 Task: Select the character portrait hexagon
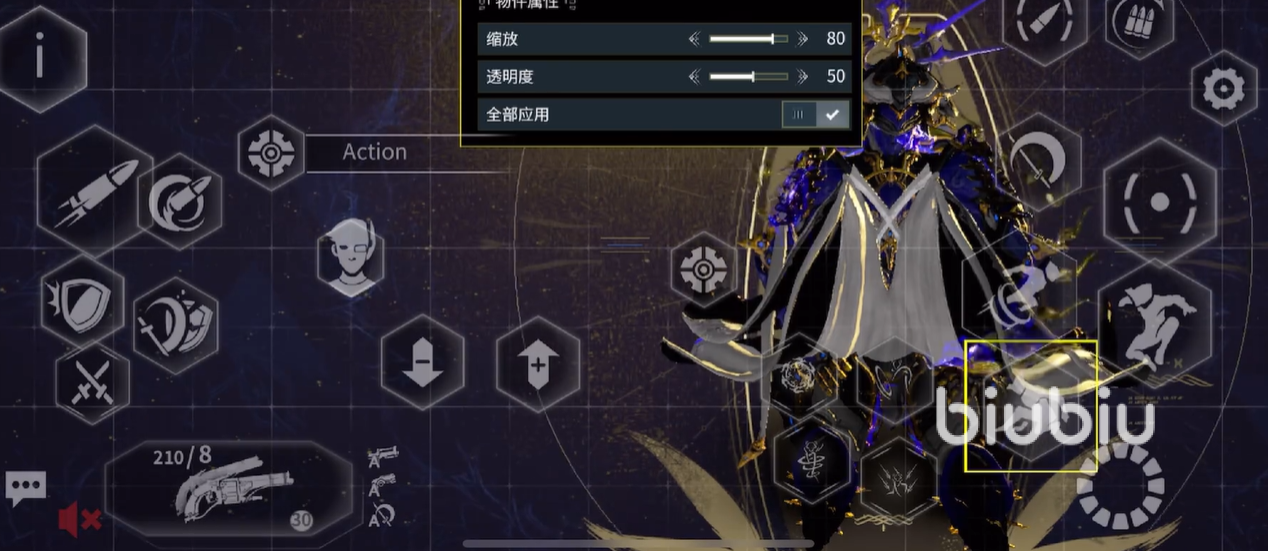[350, 260]
